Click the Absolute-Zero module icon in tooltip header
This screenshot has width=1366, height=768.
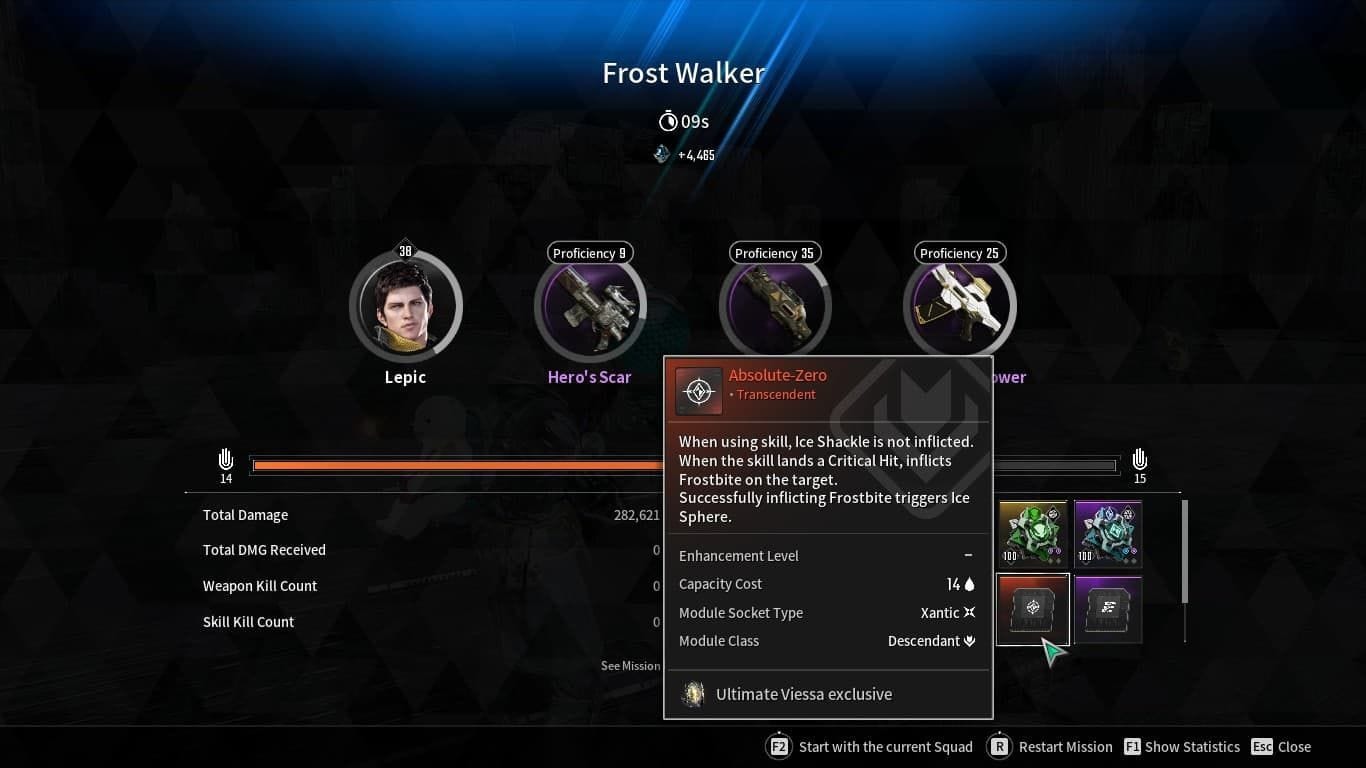click(x=699, y=390)
